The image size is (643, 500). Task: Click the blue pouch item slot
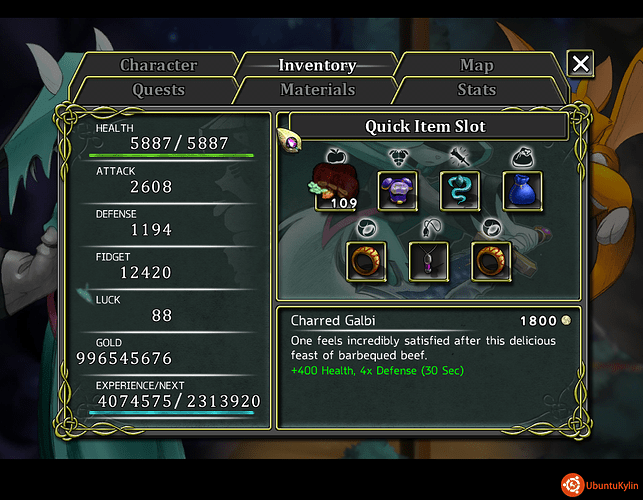click(x=522, y=190)
